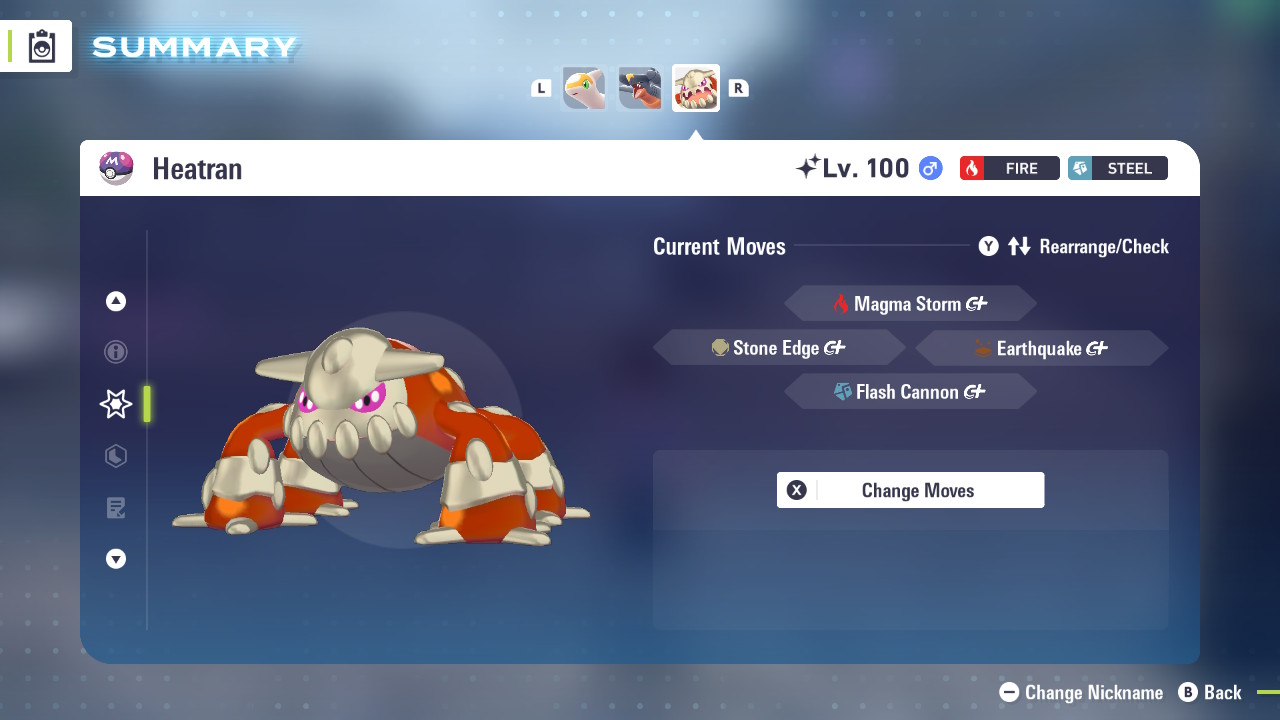Select the Flash Cannon move
Screen dimensions: 1280x720
(x=910, y=391)
